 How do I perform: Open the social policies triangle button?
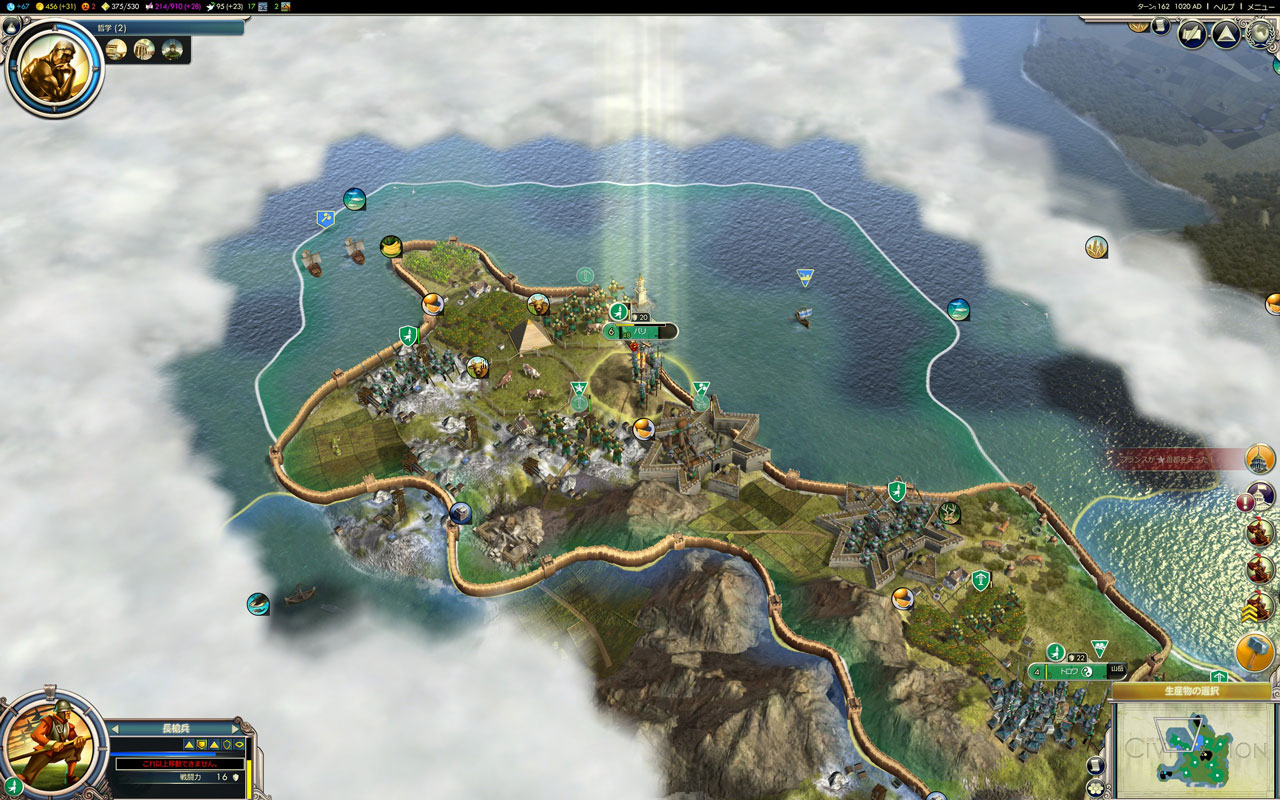1226,35
